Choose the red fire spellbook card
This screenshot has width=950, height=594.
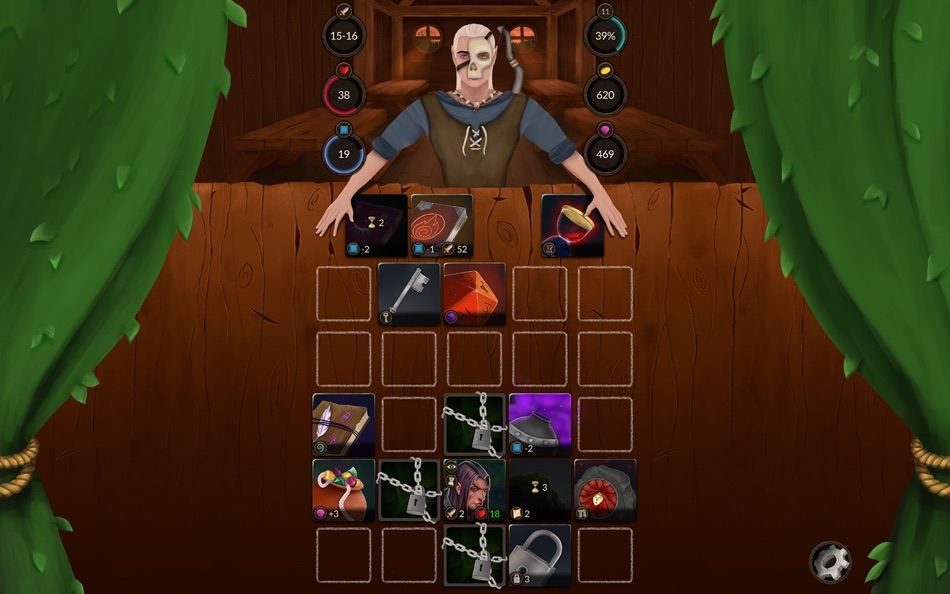(x=441, y=225)
